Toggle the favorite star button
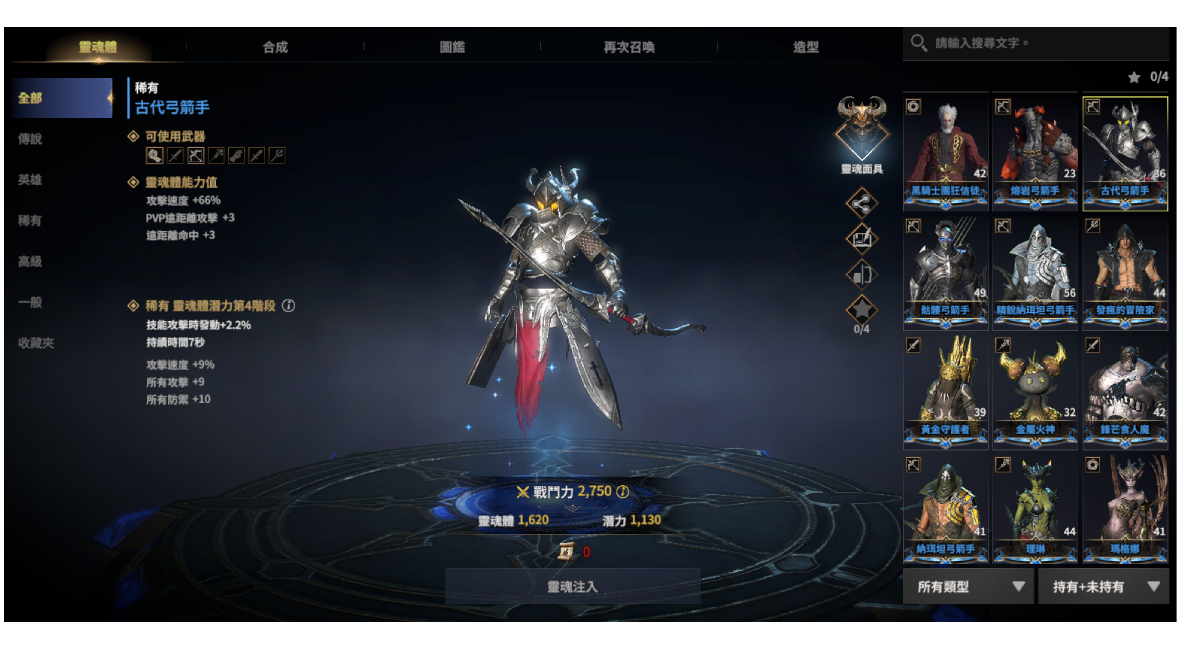Screen dimensions: 1180x650 tap(861, 309)
